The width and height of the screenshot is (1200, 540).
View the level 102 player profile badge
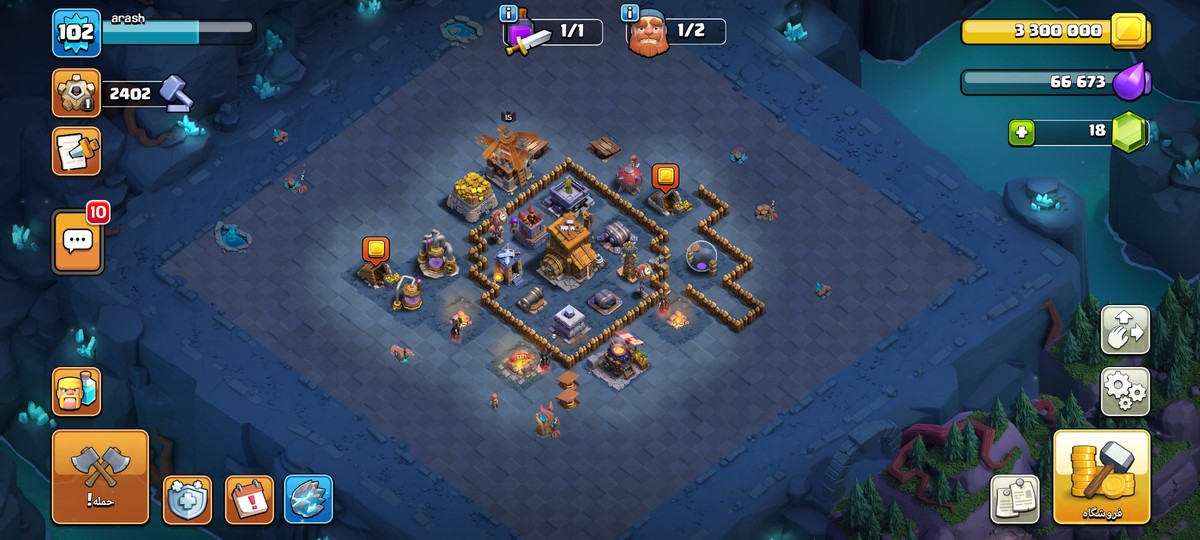(77, 33)
